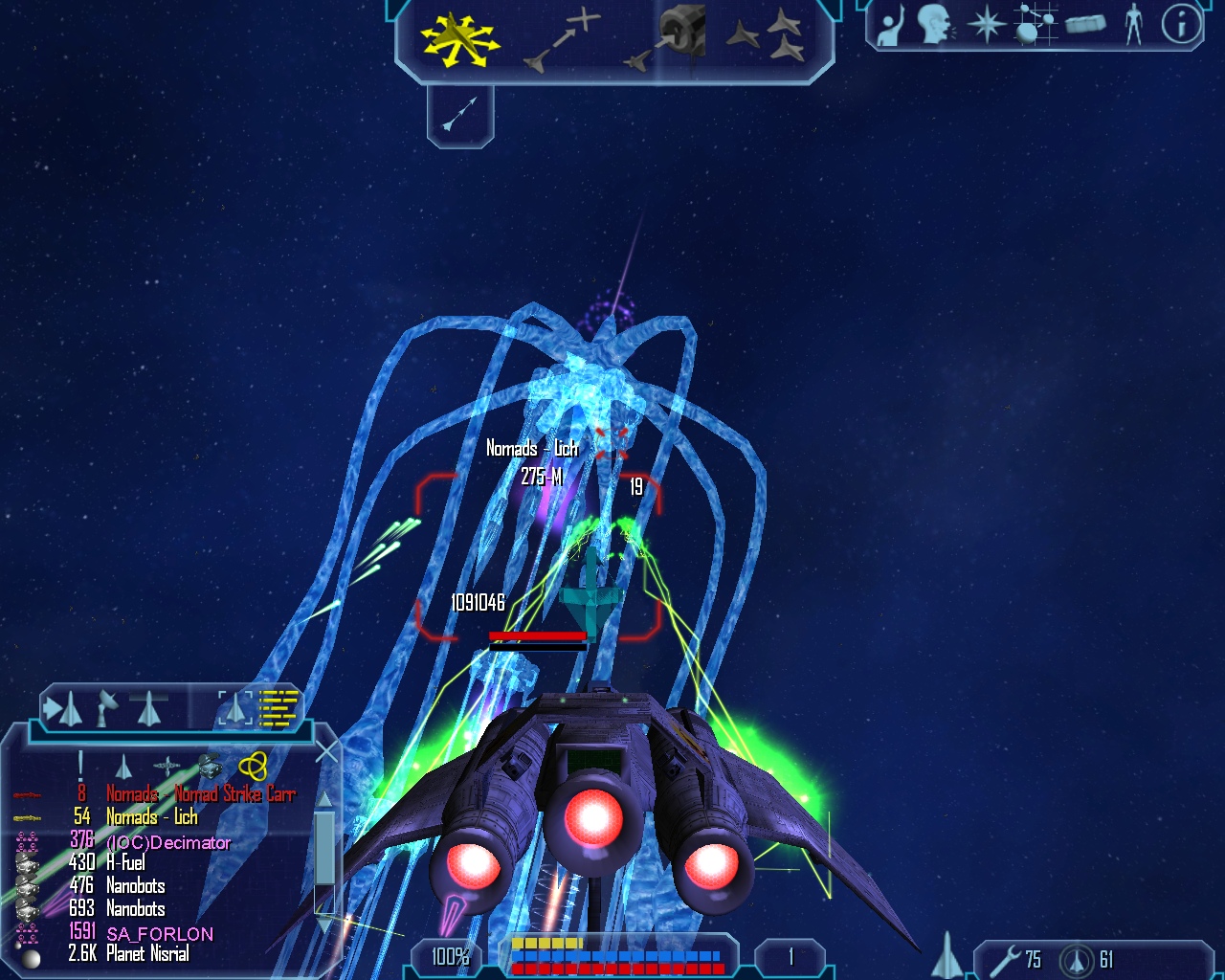The image size is (1225, 980).
Task: Open chat via the talking head icon
Action: point(935,25)
